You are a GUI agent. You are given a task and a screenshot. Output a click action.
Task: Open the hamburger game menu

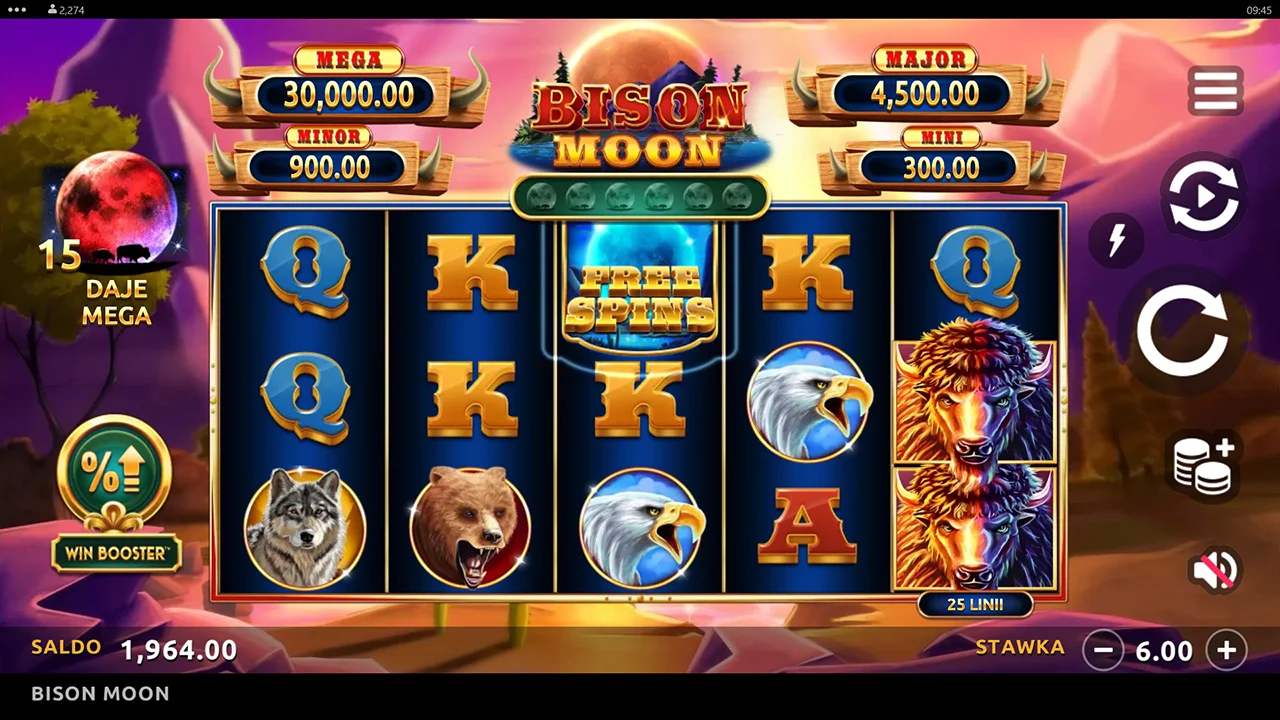pyautogui.click(x=1216, y=90)
